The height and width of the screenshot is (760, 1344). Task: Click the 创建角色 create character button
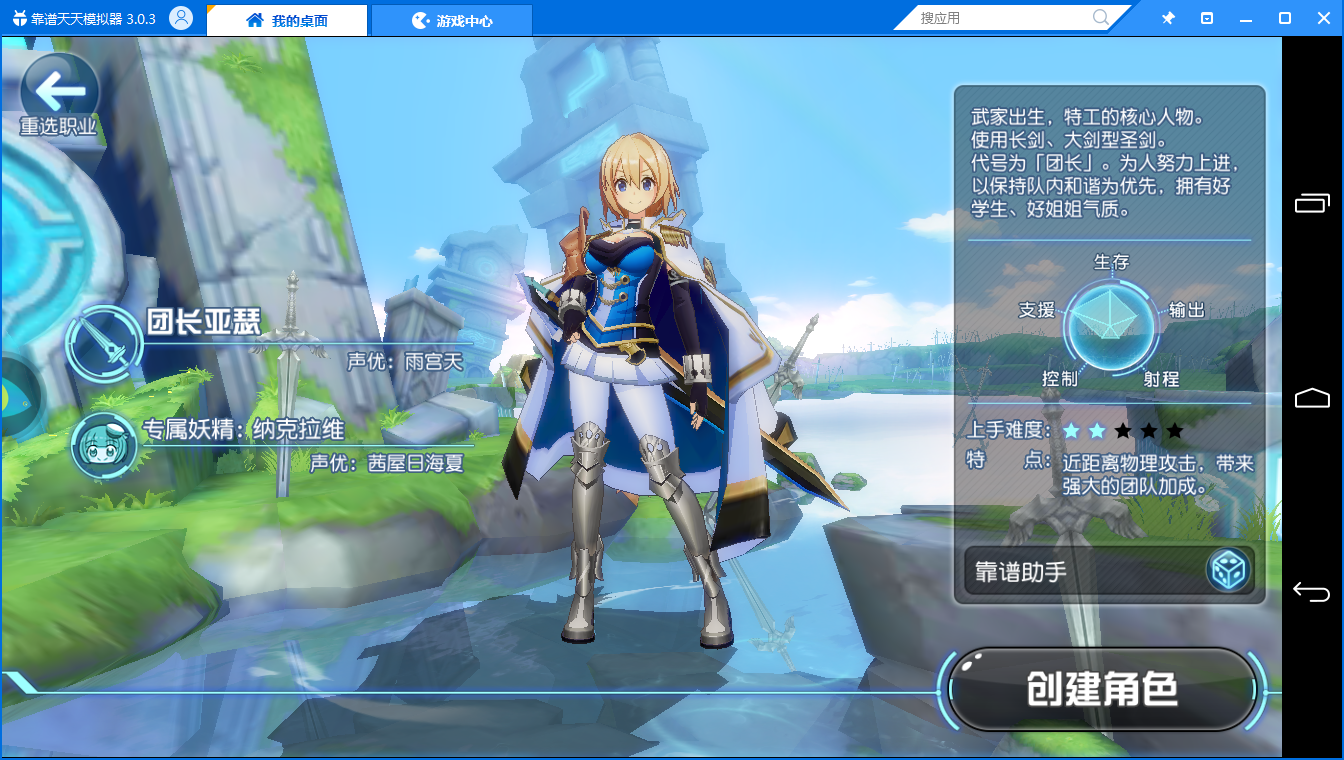(x=1102, y=689)
